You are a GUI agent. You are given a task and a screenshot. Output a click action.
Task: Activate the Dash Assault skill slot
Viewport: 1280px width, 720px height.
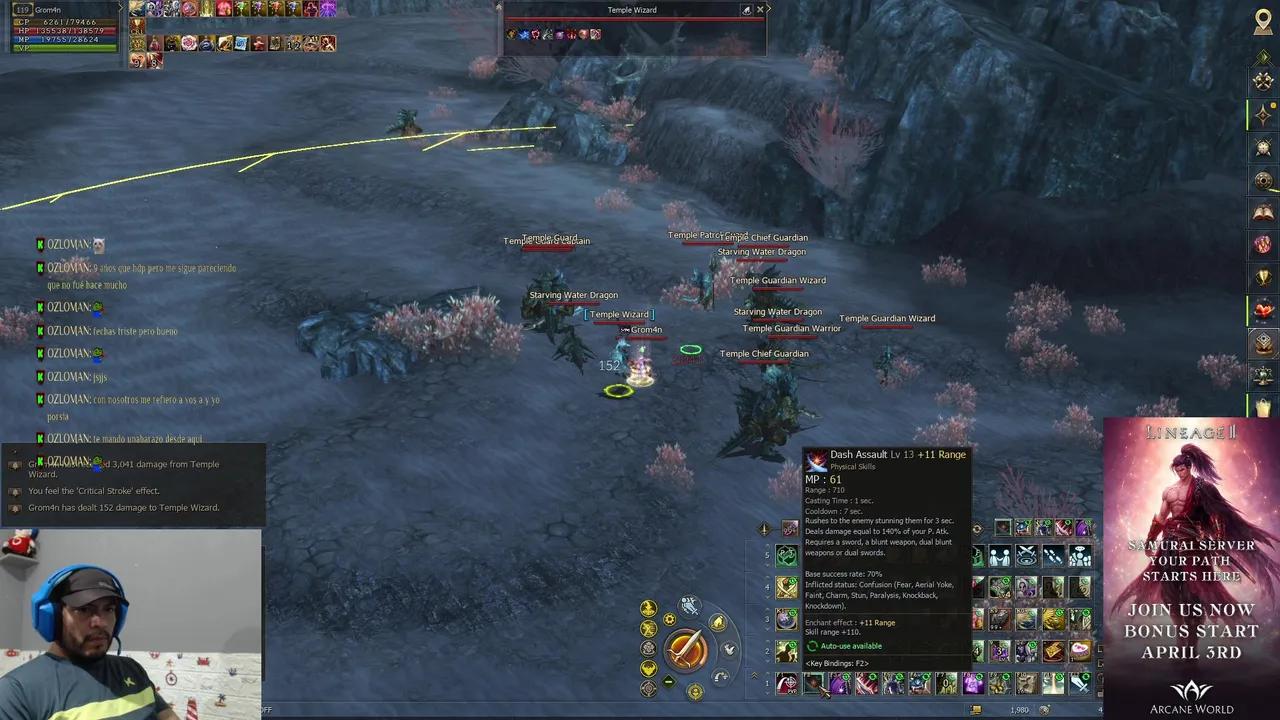click(814, 684)
